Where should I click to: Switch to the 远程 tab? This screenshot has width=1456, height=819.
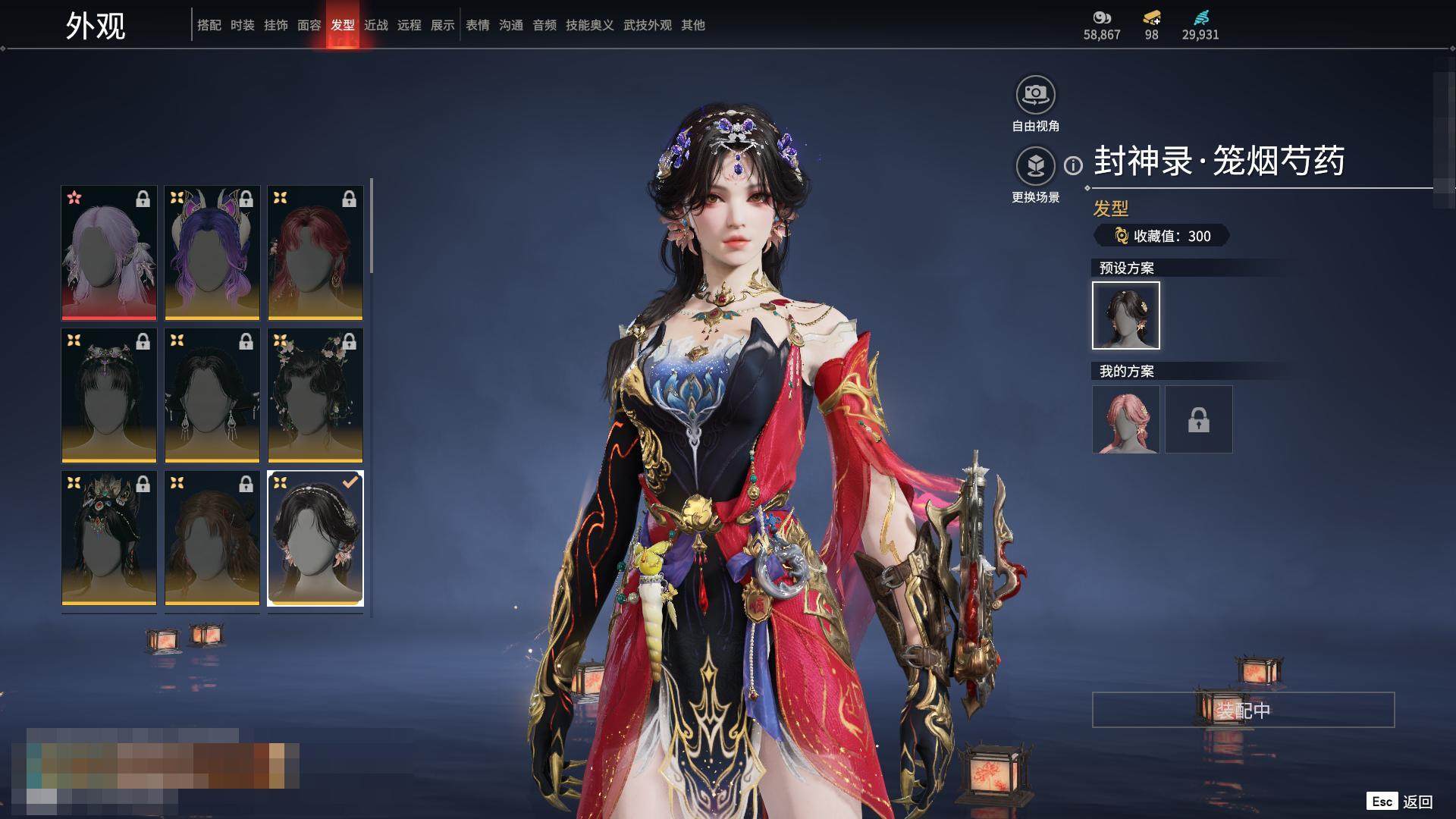coord(409,25)
